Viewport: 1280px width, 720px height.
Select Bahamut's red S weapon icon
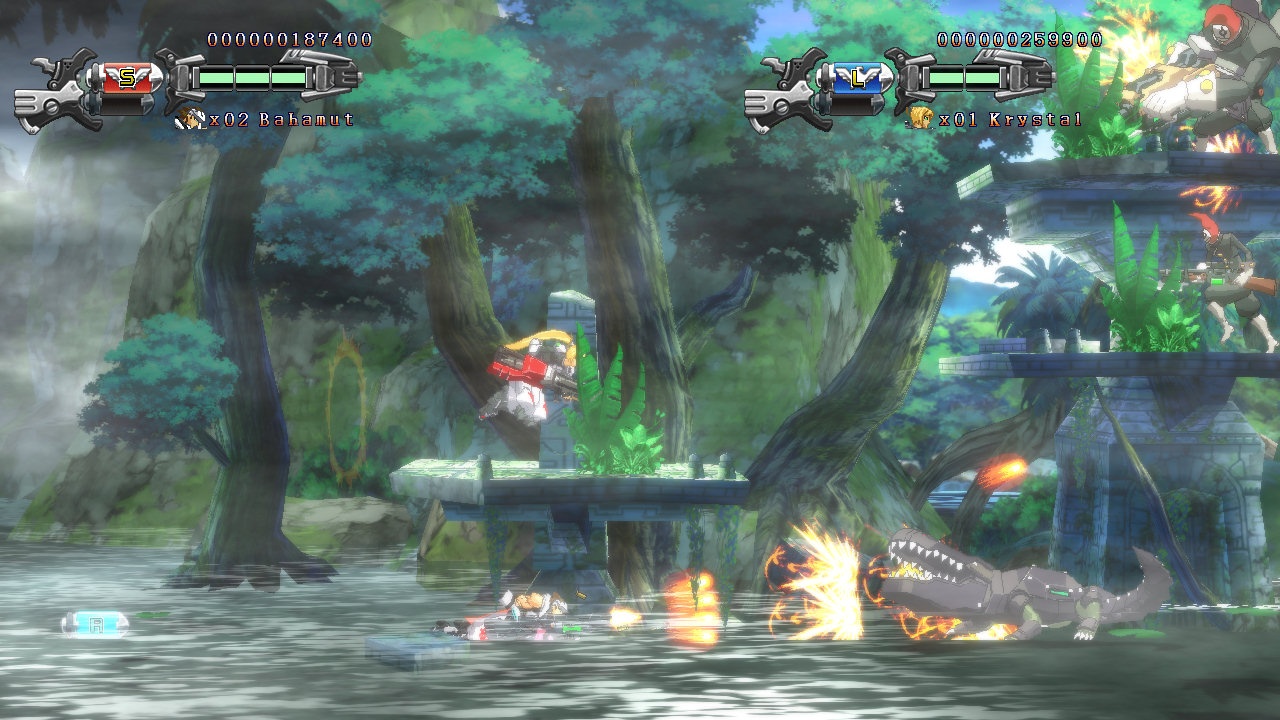click(x=127, y=78)
